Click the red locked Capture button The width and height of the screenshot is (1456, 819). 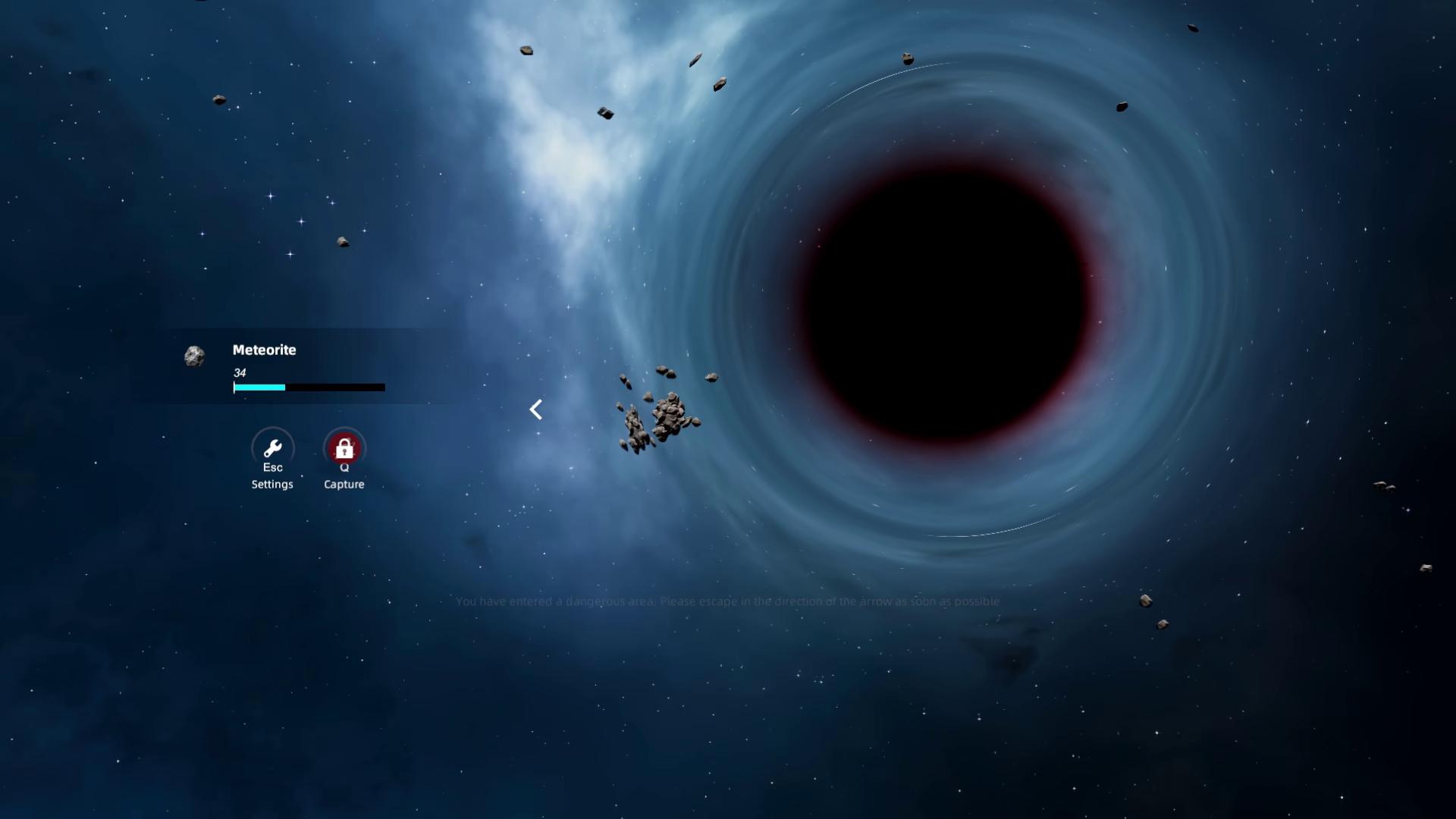coord(344,448)
